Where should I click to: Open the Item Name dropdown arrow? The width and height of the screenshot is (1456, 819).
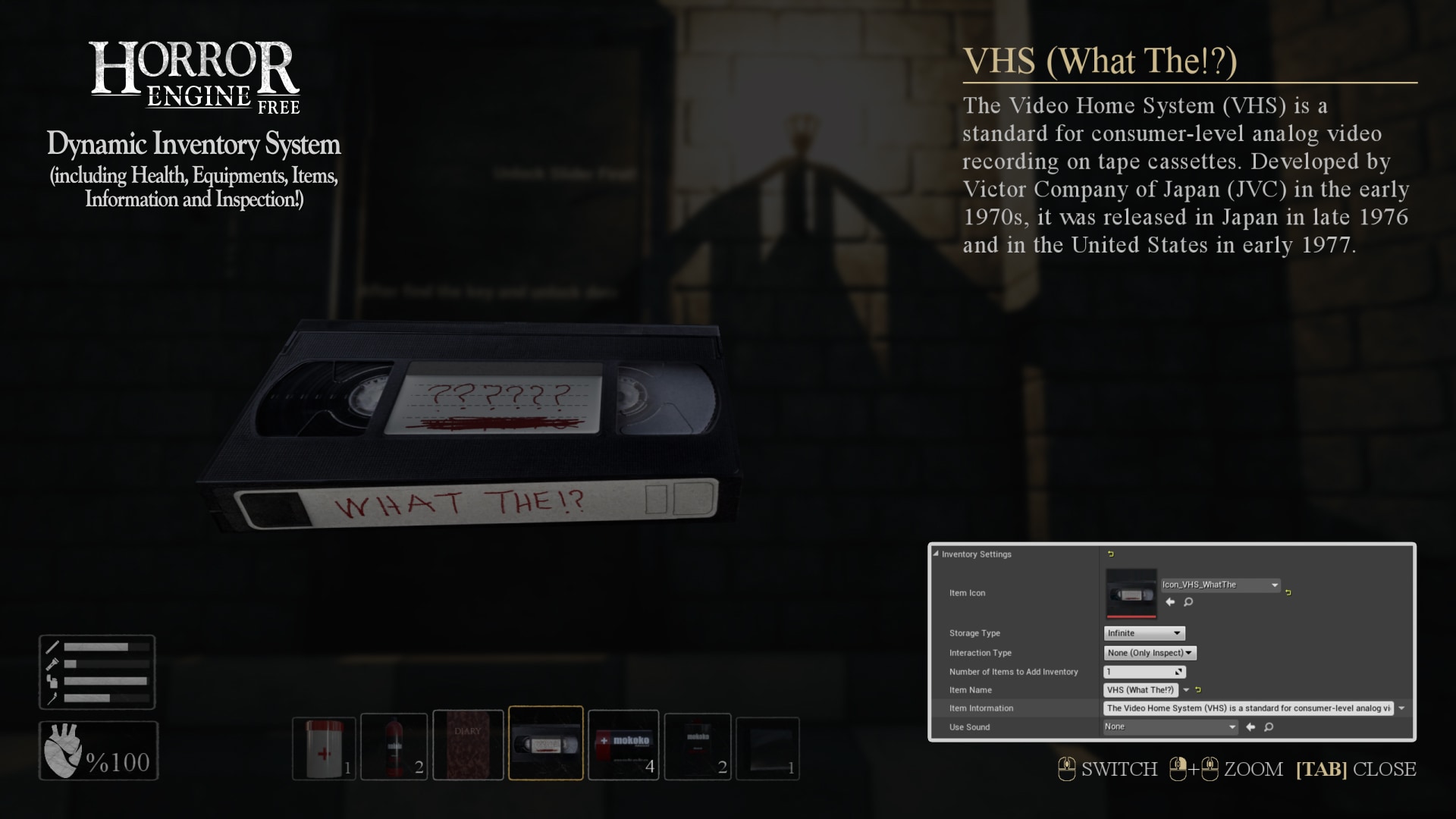(1186, 690)
